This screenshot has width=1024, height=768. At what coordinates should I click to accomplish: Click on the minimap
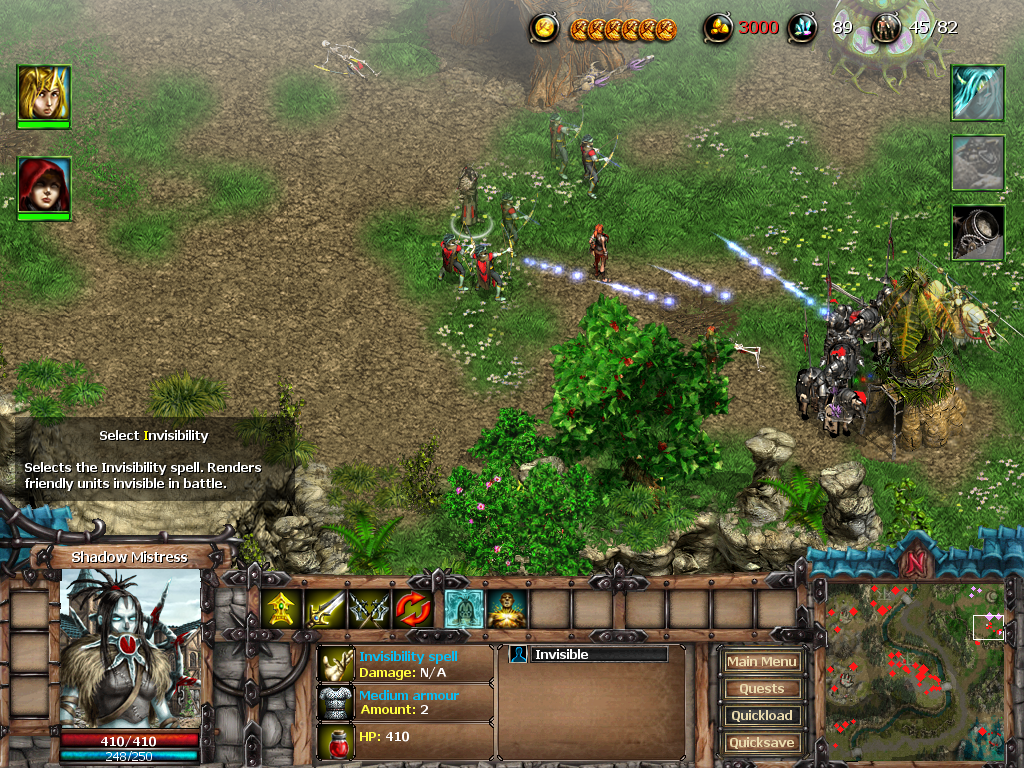pos(914,670)
